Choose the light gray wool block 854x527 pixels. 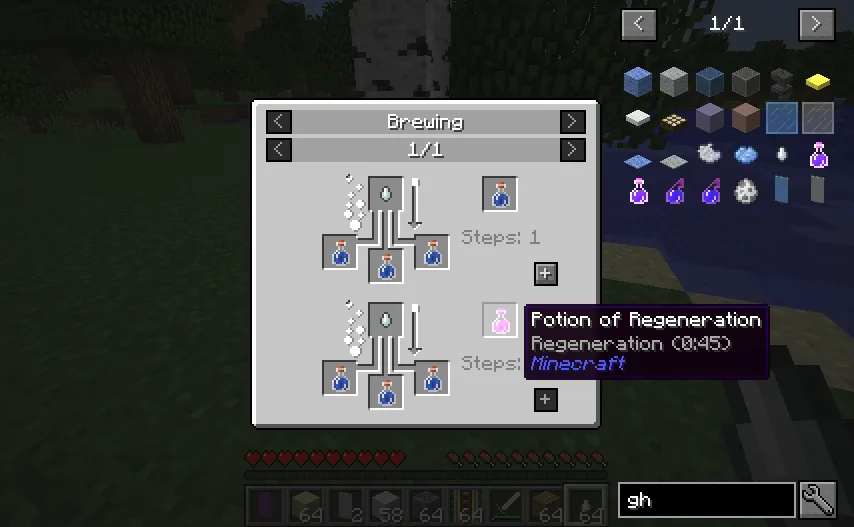674,82
